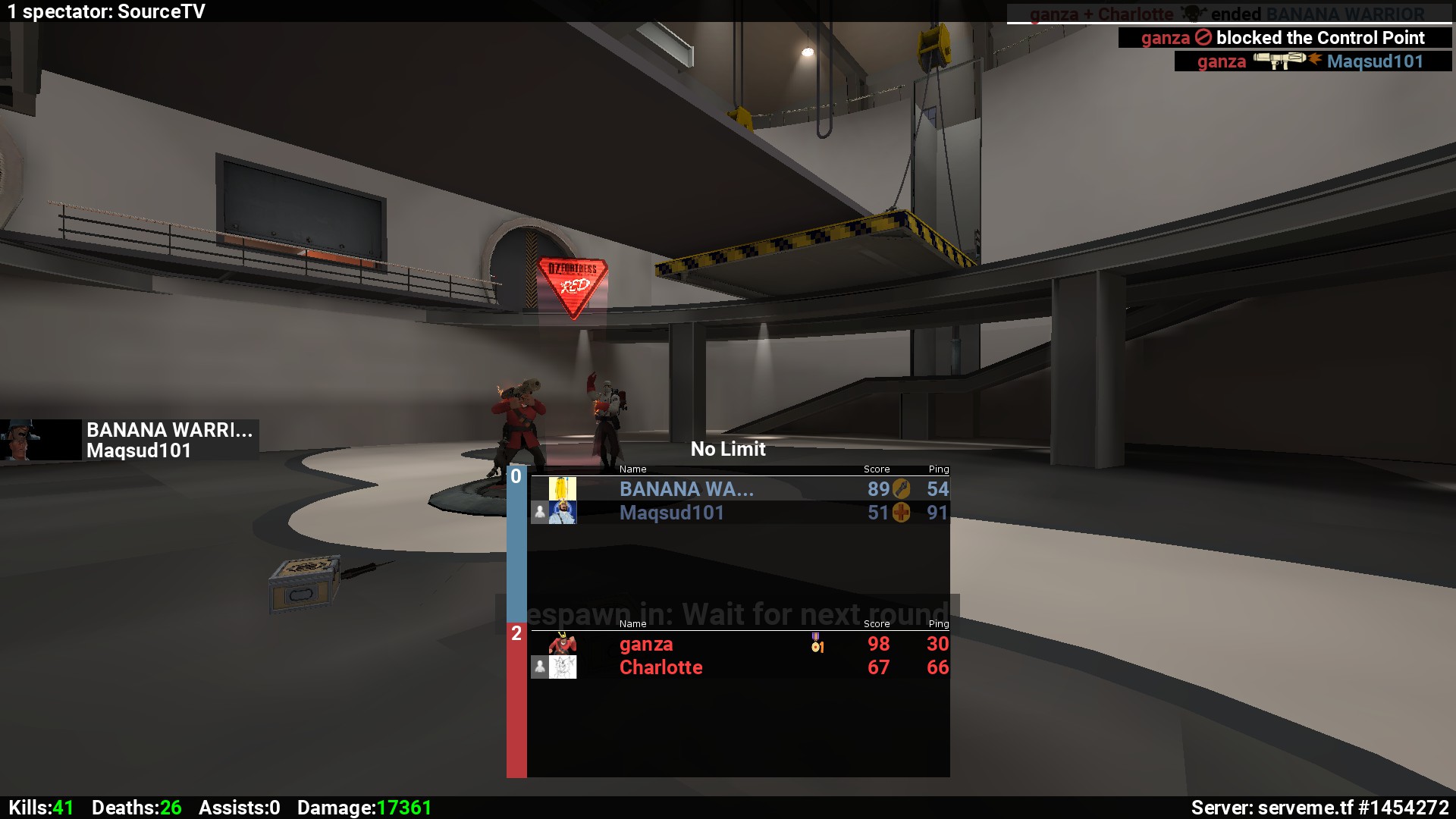The height and width of the screenshot is (819, 1456).
Task: Open Charlotte's white sketch avatar thumbnail
Action: 562,667
